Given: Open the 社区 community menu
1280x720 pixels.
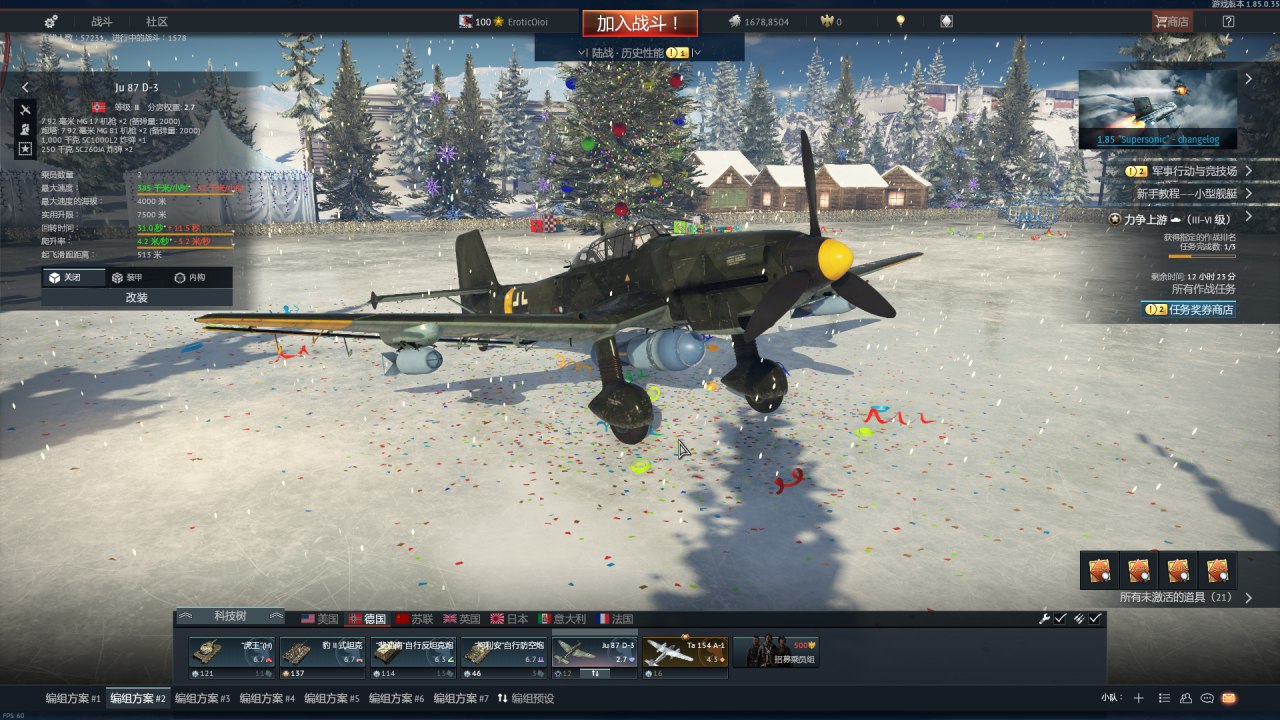Looking at the screenshot, I should [157, 21].
